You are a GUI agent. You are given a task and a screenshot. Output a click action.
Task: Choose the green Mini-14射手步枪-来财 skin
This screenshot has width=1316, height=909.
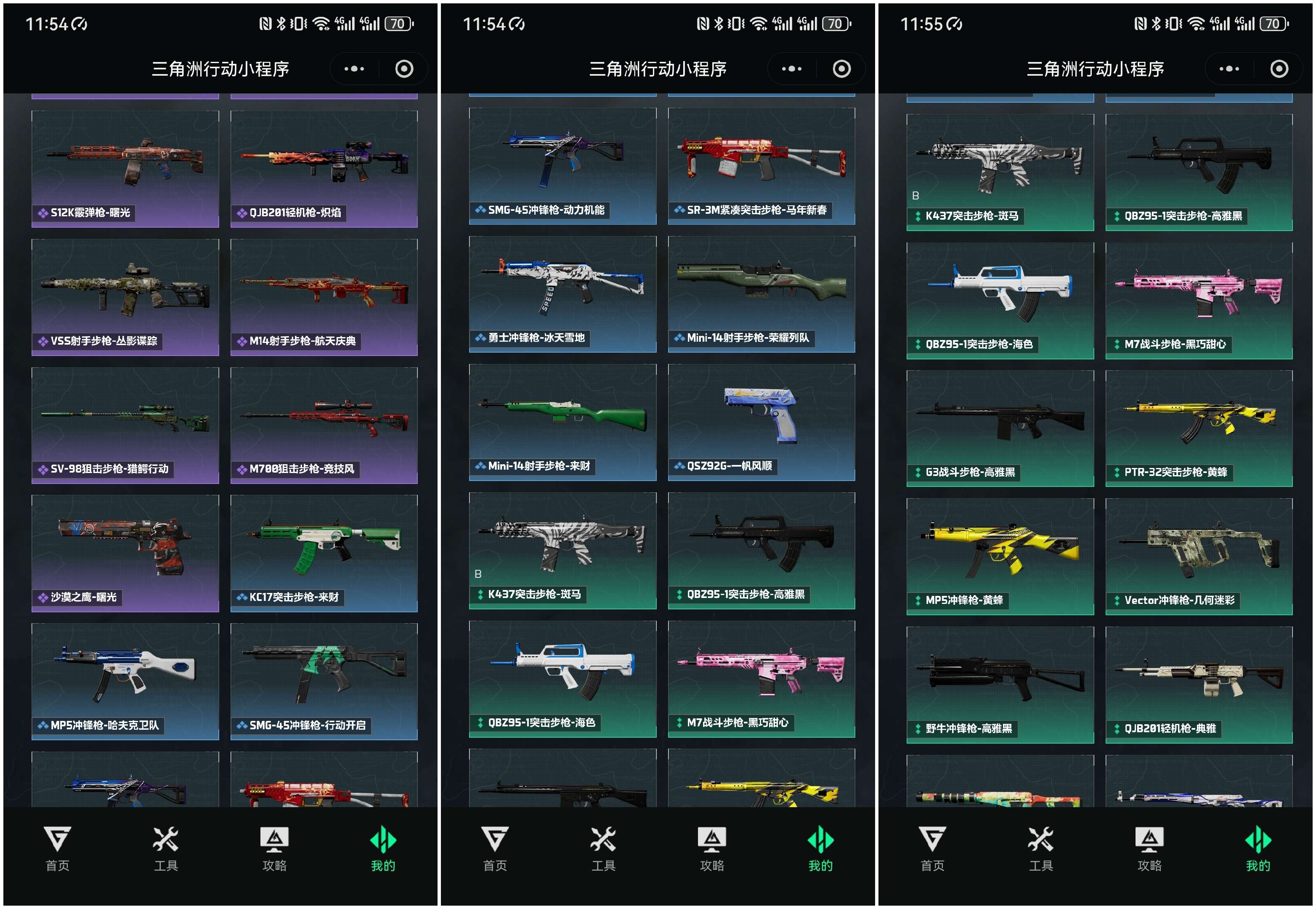coord(562,422)
